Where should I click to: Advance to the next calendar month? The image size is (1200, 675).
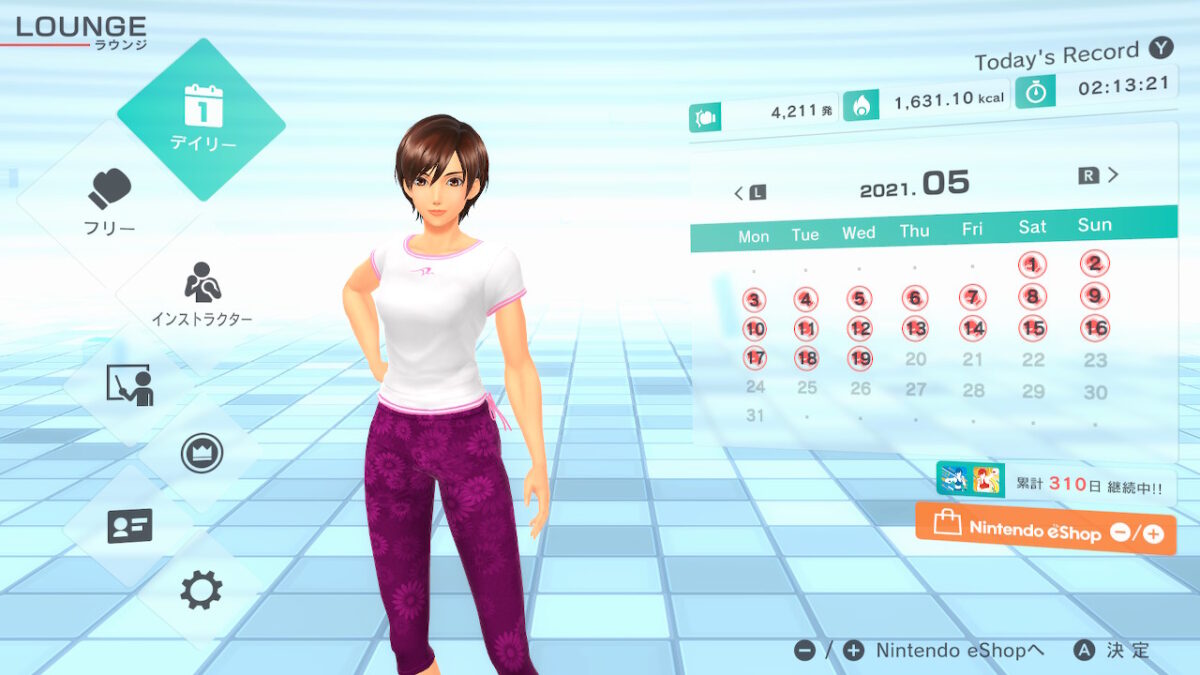pos(1100,176)
